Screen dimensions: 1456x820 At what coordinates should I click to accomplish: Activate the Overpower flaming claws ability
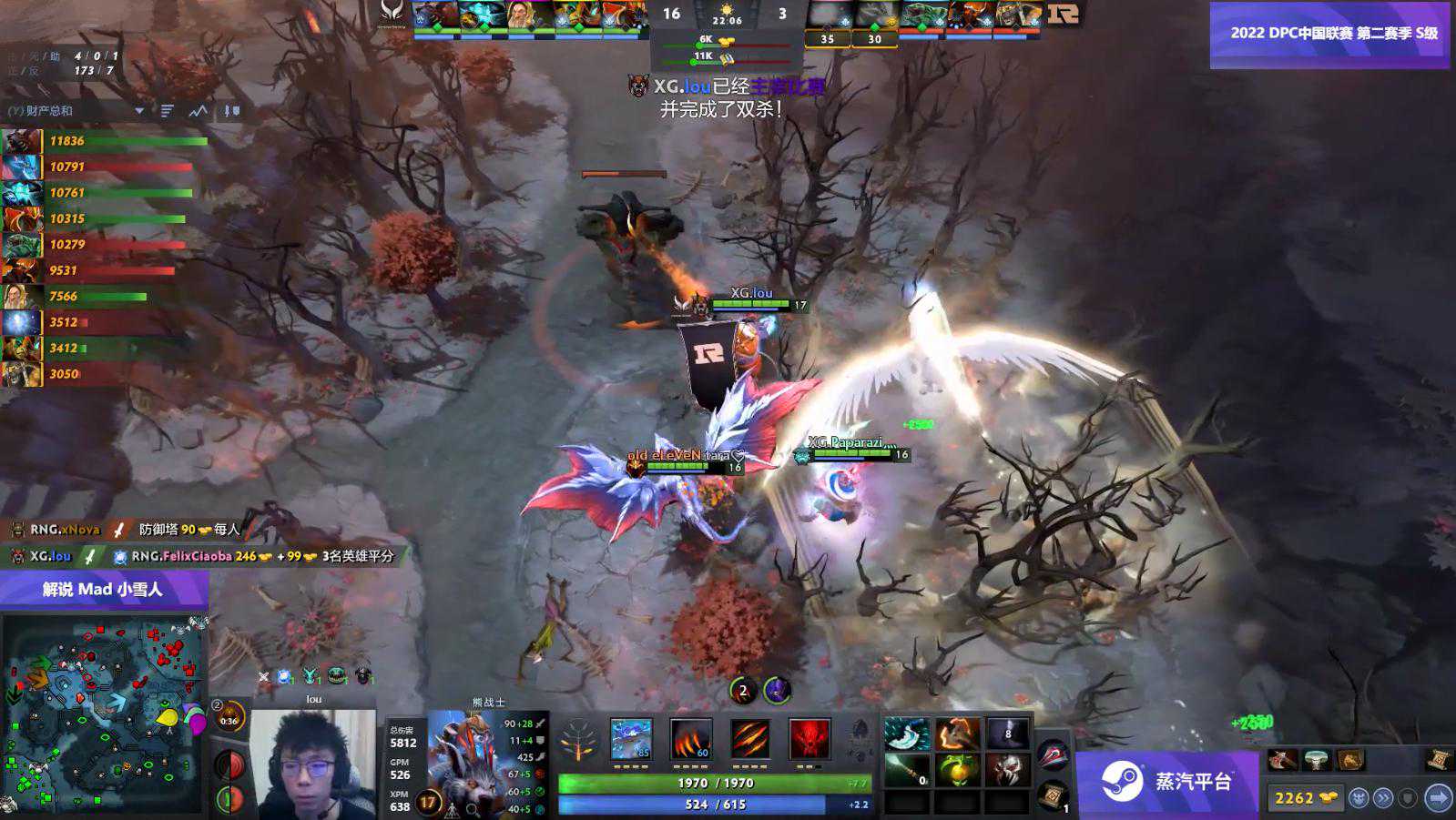(x=690, y=739)
